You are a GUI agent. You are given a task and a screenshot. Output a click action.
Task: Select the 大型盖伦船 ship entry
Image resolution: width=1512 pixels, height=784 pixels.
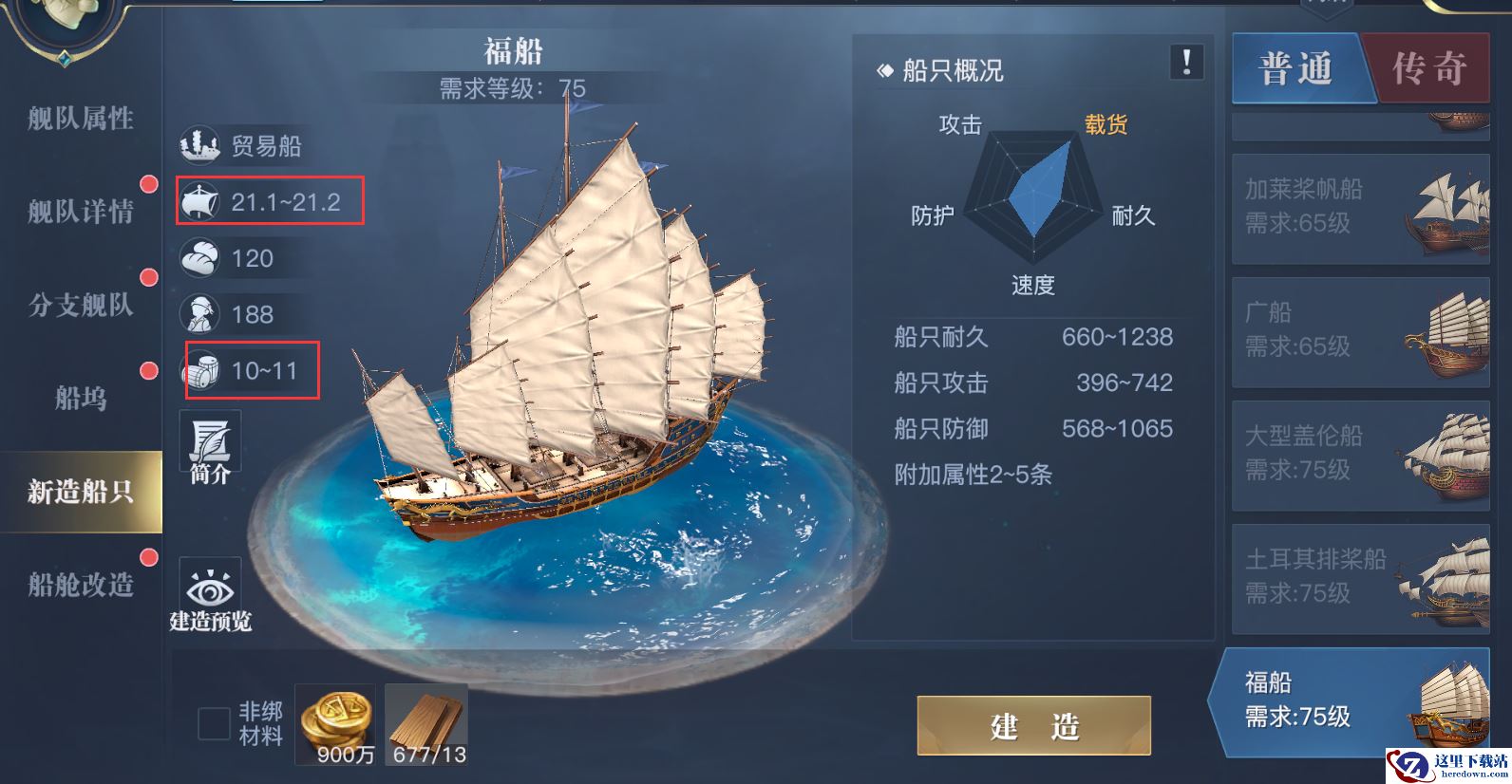(x=1360, y=455)
